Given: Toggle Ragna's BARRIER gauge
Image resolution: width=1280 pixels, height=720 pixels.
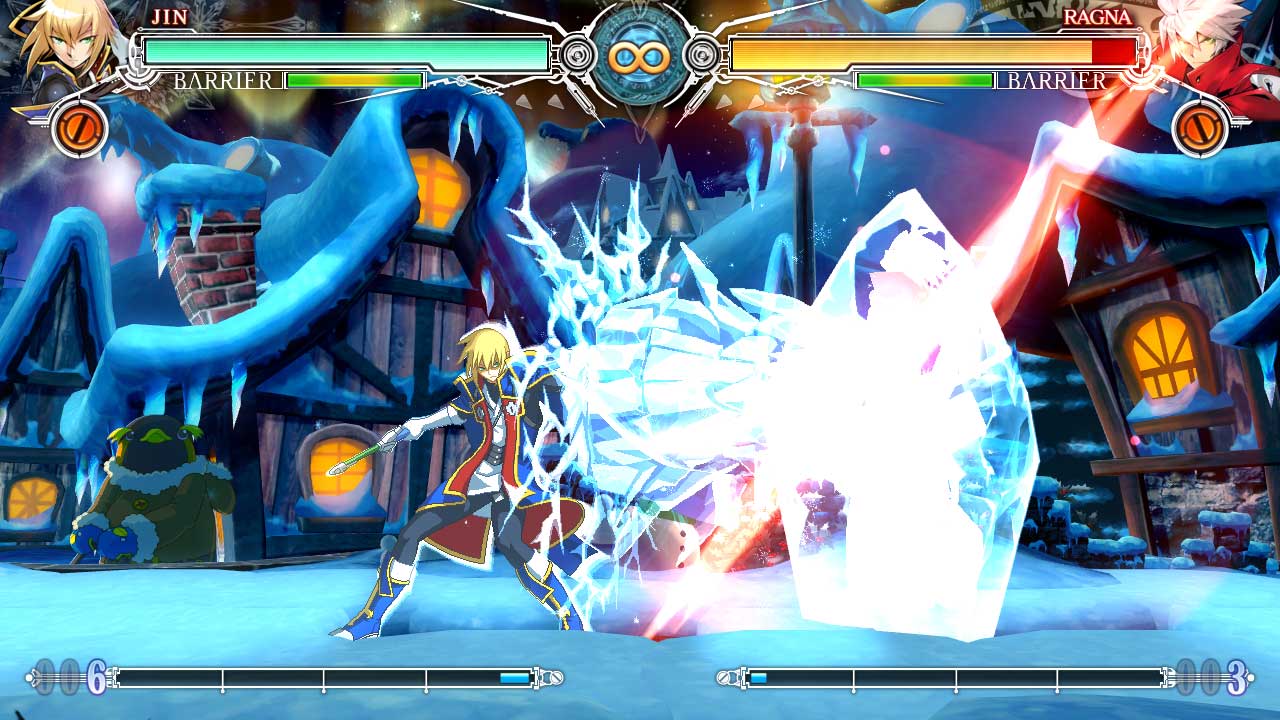Looking at the screenshot, I should (x=925, y=80).
